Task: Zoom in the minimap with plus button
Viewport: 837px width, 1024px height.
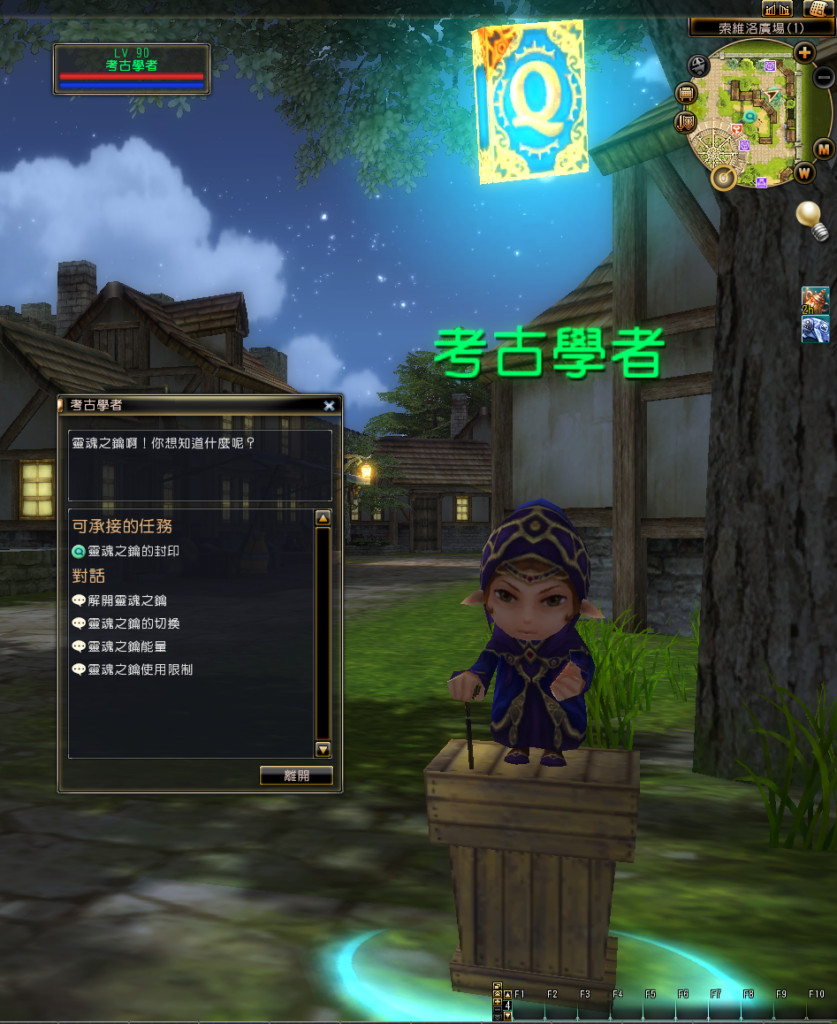Action: pos(804,52)
